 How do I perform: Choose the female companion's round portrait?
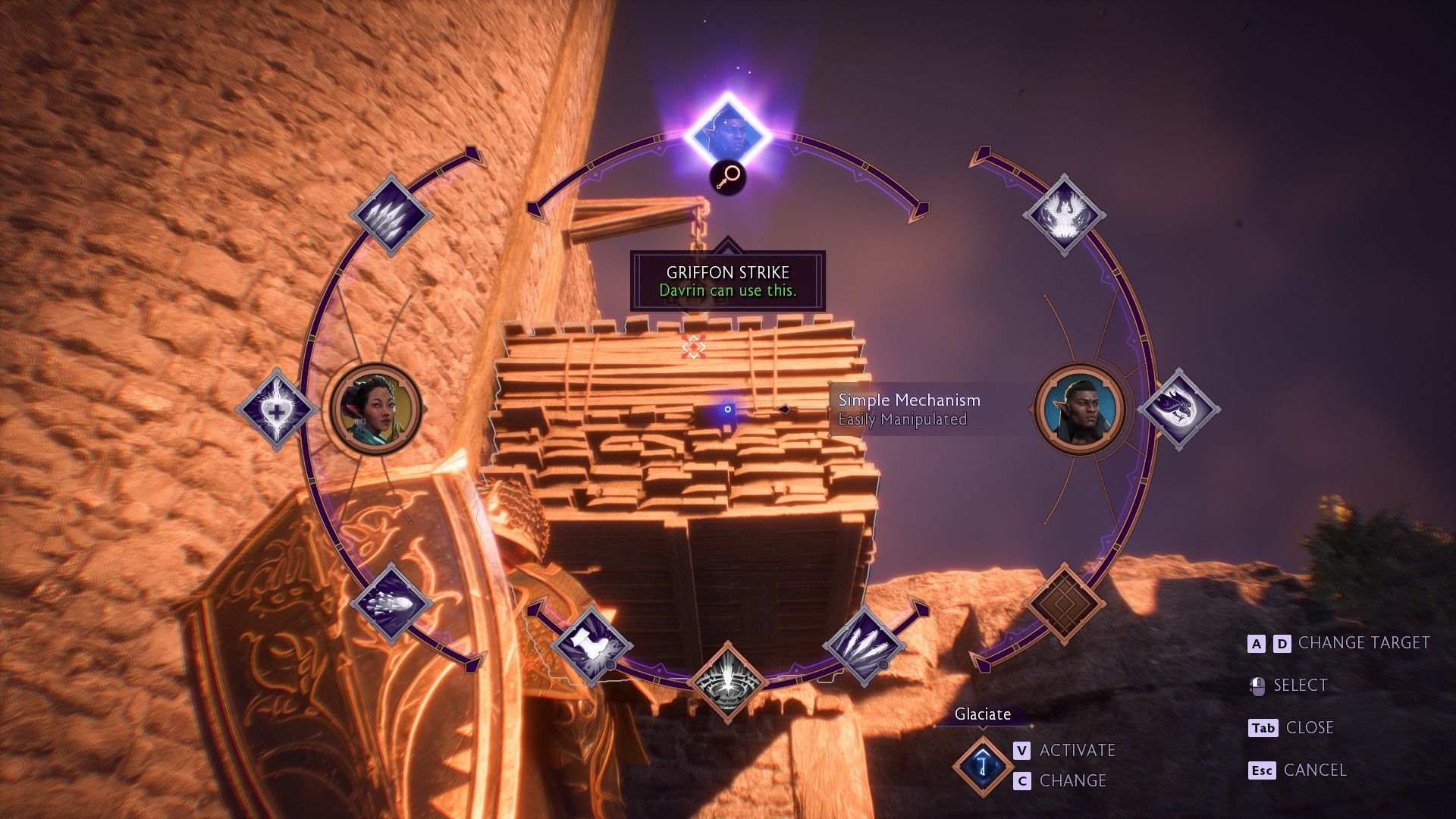[375, 409]
